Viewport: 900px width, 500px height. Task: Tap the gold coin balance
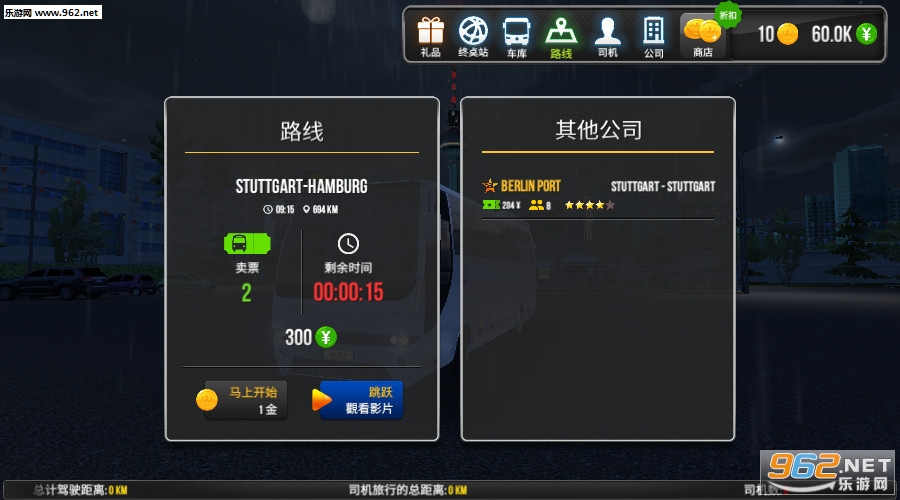pyautogui.click(x=778, y=34)
